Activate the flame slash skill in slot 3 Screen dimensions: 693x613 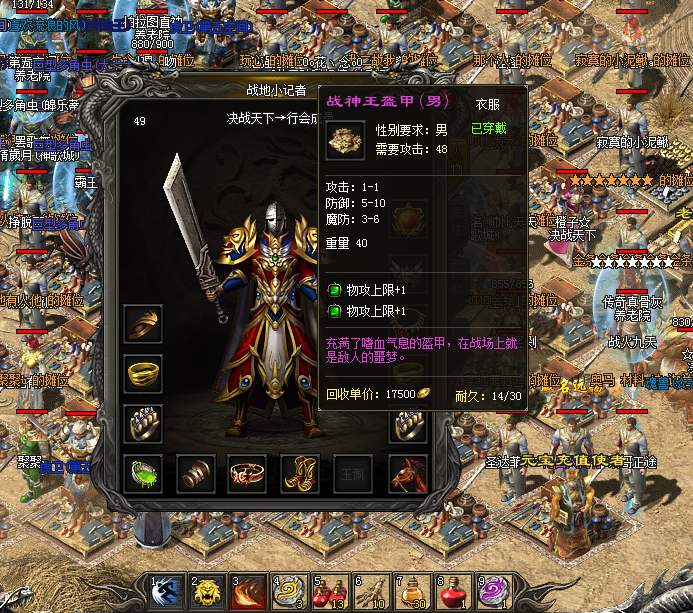pos(247,591)
